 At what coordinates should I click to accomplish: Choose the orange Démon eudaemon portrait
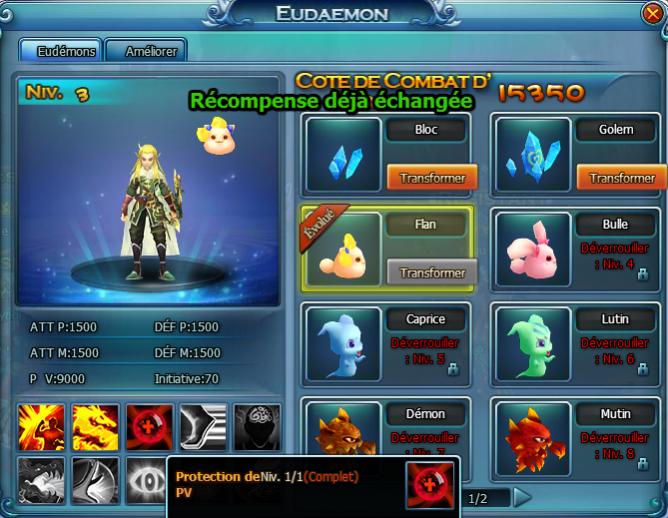[x=343, y=430]
